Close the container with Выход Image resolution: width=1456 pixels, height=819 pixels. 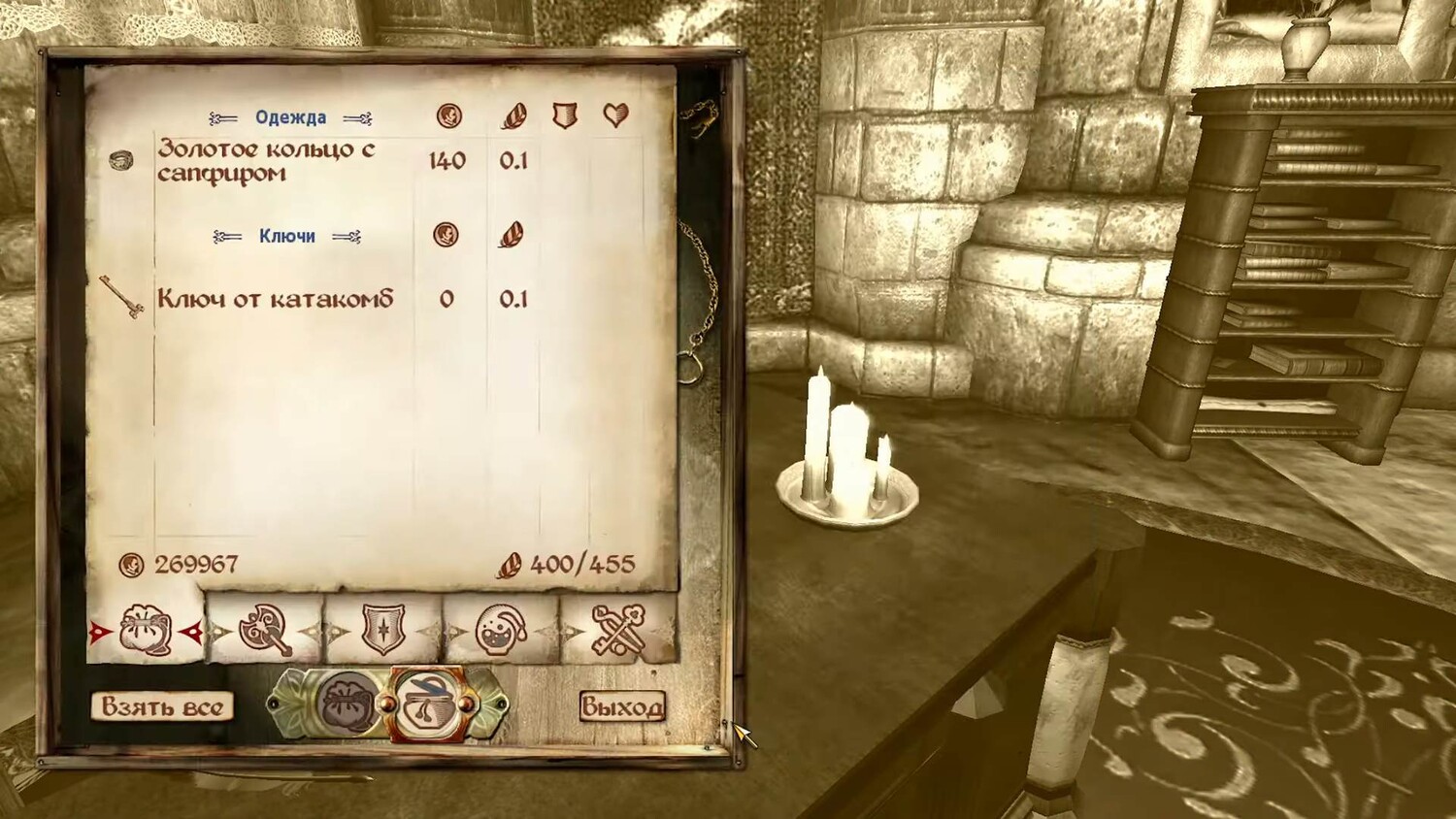coord(622,706)
